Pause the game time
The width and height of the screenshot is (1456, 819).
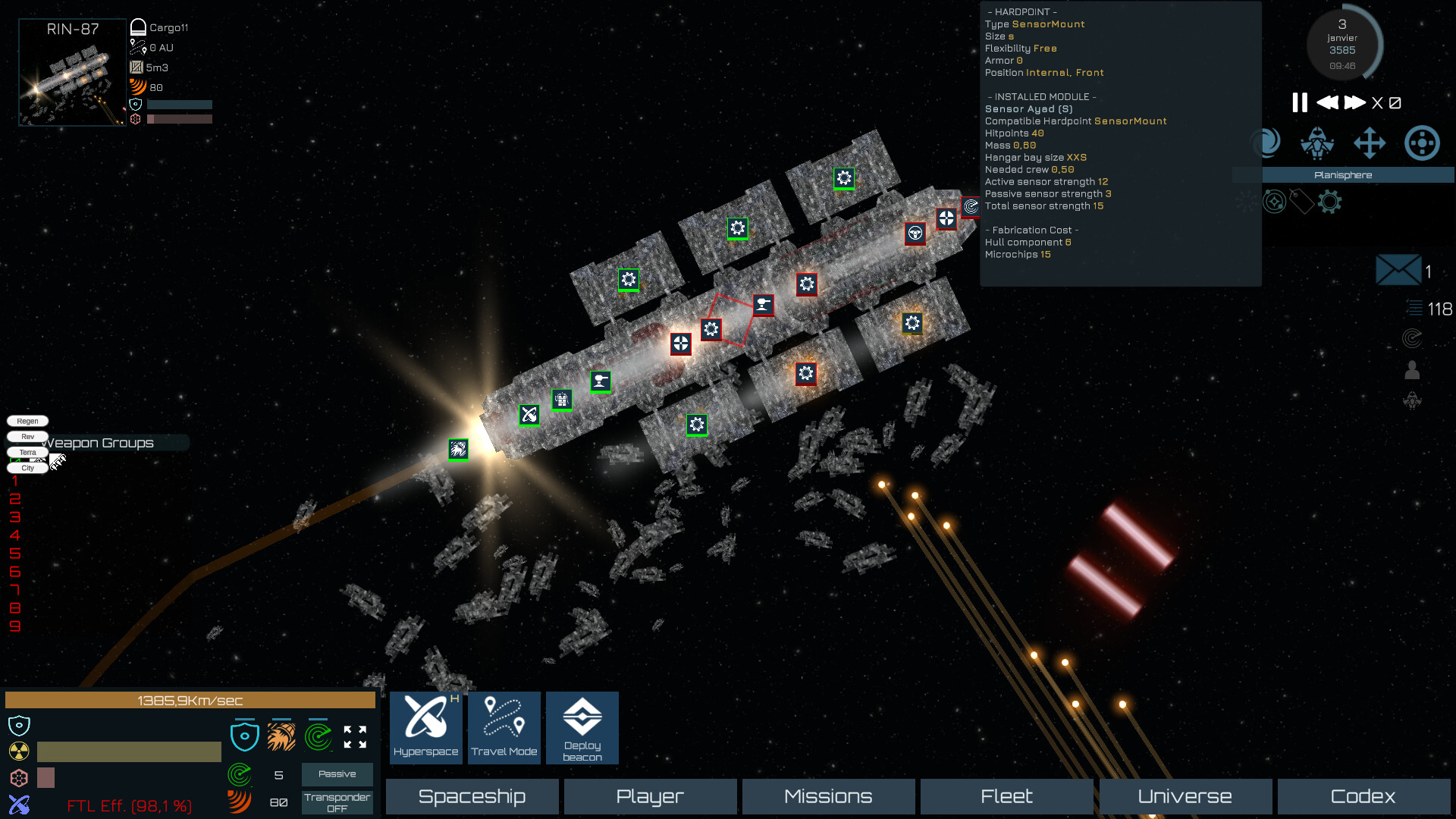point(1299,102)
